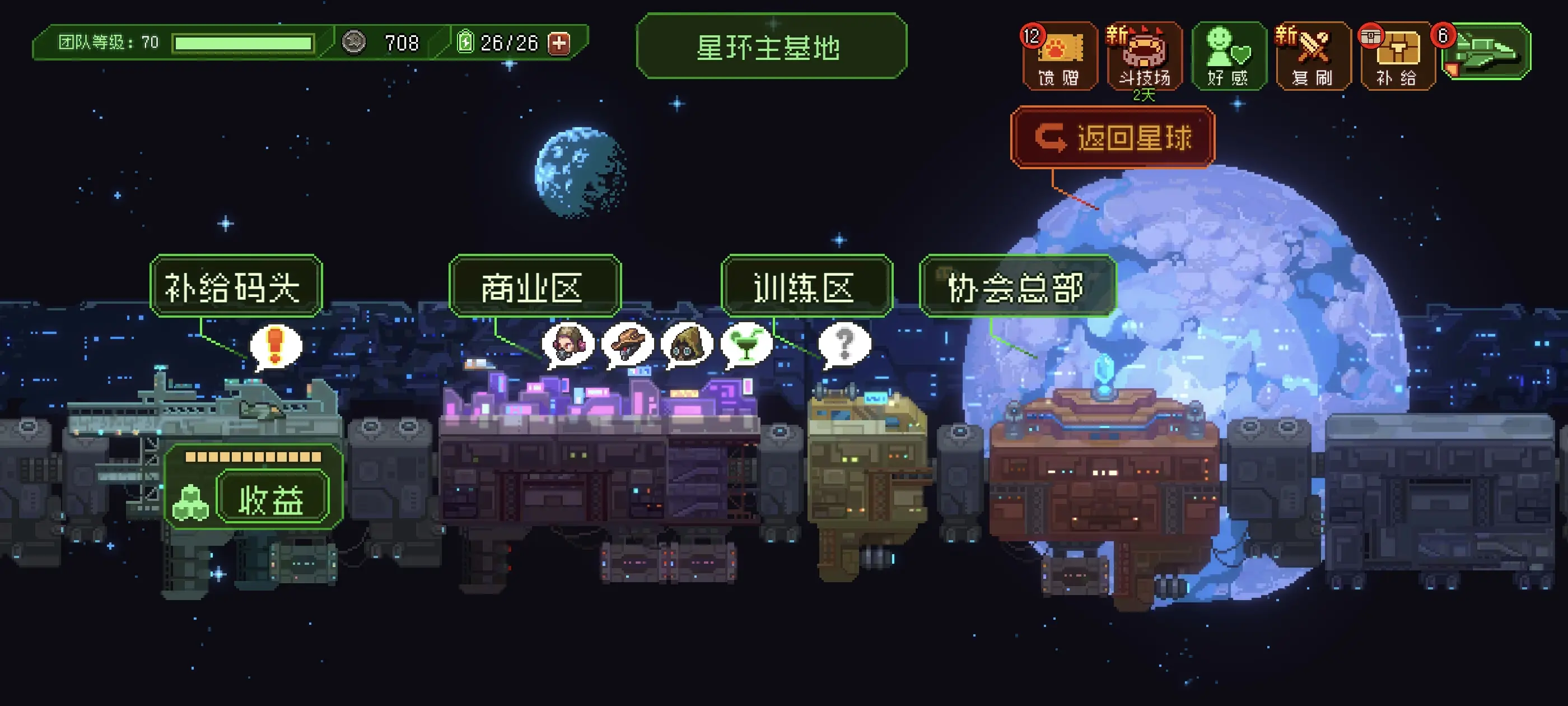Open the 好感 affection screen
1568x706 pixels.
pyautogui.click(x=1228, y=56)
